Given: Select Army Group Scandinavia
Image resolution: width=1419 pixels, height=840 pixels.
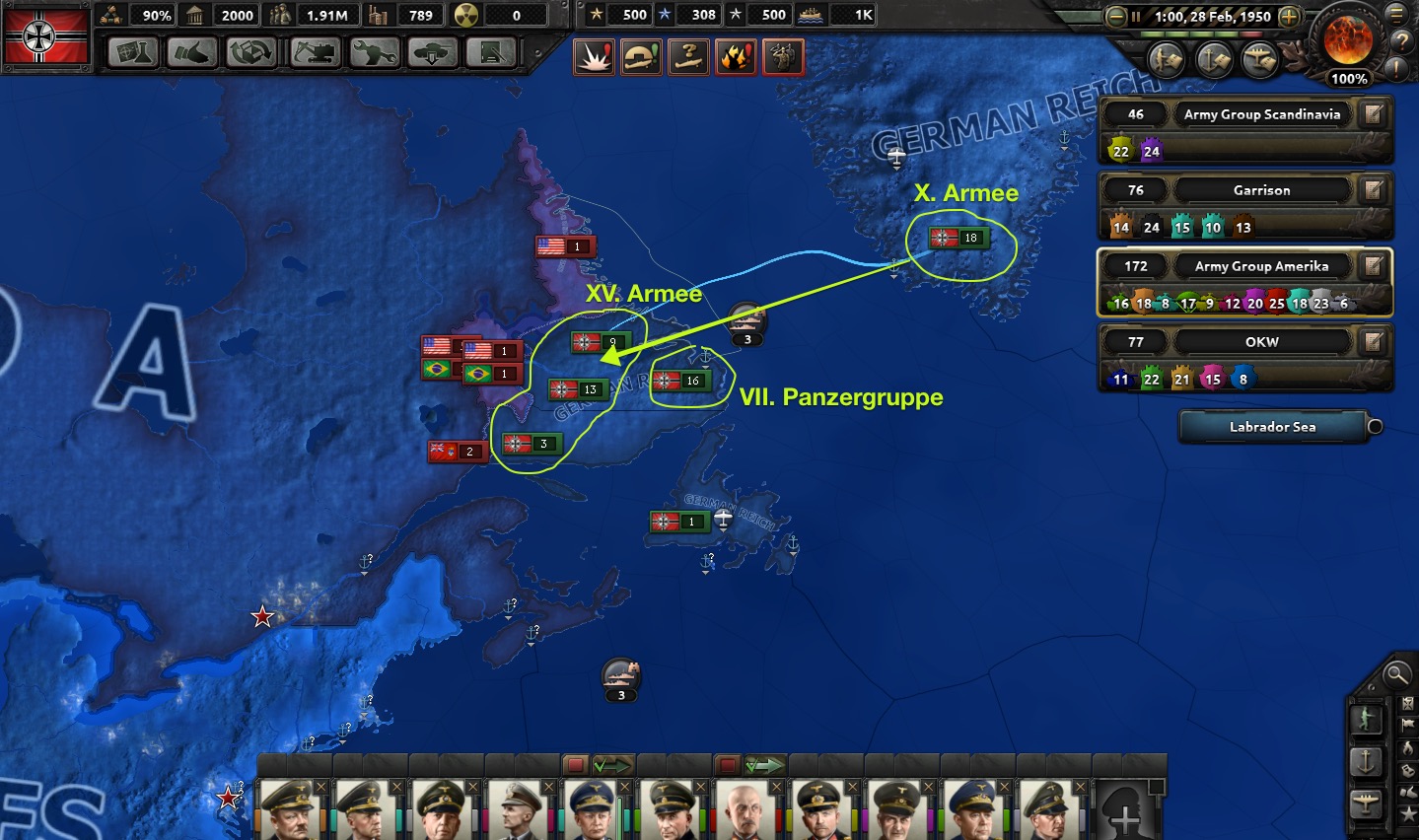Looking at the screenshot, I should pyautogui.click(x=1261, y=114).
